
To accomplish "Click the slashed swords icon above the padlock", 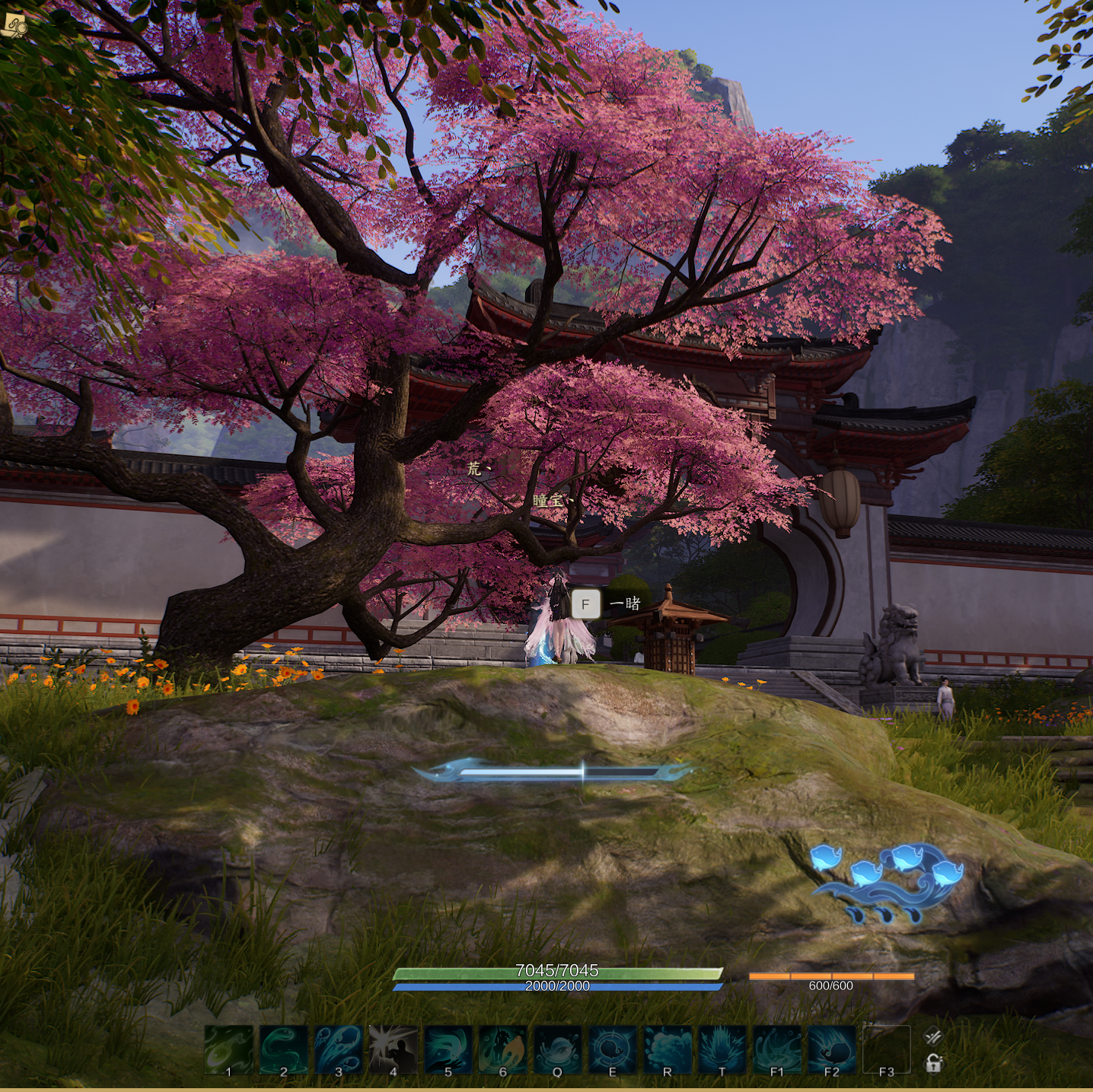I will pyautogui.click(x=933, y=1036).
